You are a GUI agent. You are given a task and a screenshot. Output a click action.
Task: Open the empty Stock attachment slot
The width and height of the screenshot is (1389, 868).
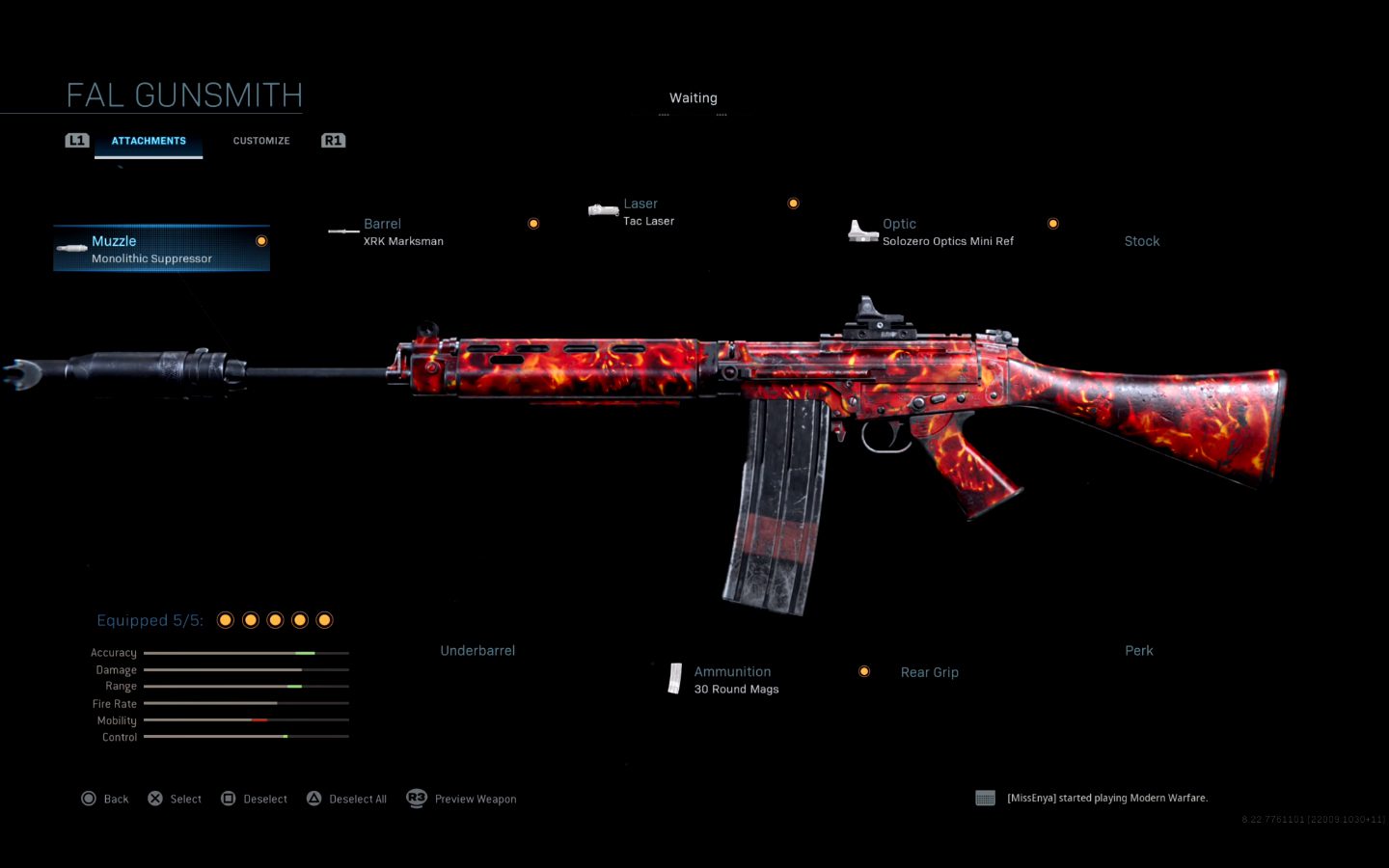pos(1142,241)
